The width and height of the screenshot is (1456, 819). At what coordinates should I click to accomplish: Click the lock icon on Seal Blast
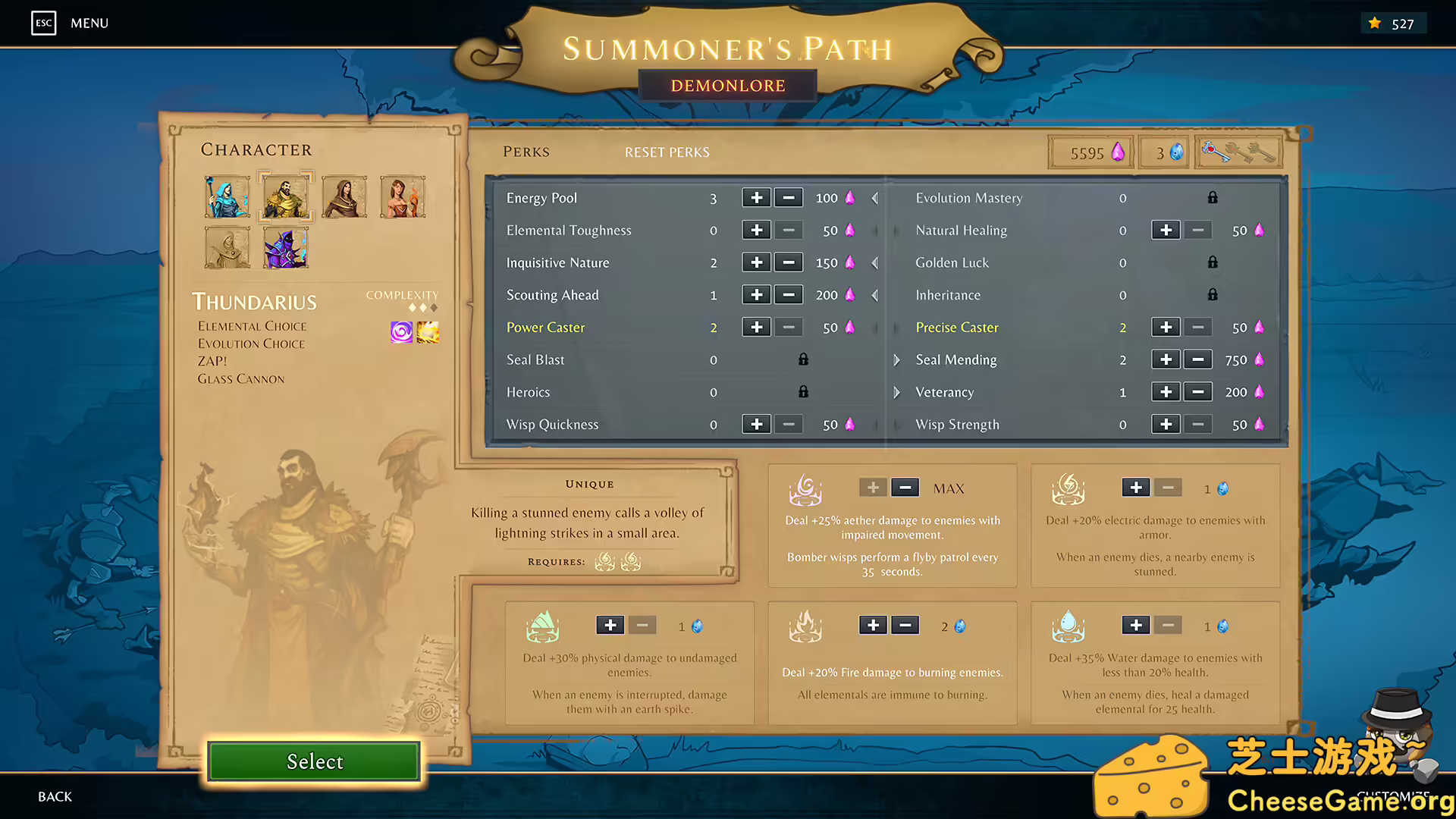click(803, 359)
